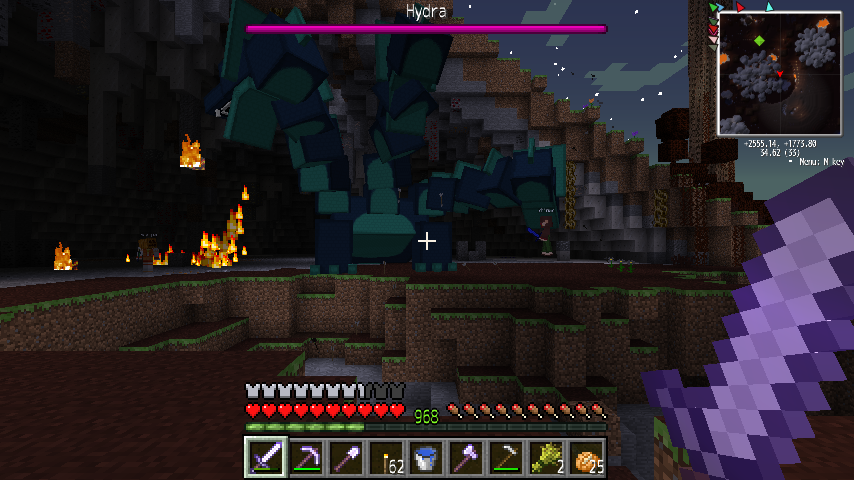Select the purple shovel slot
This screenshot has width=854, height=480.
tap(346, 458)
